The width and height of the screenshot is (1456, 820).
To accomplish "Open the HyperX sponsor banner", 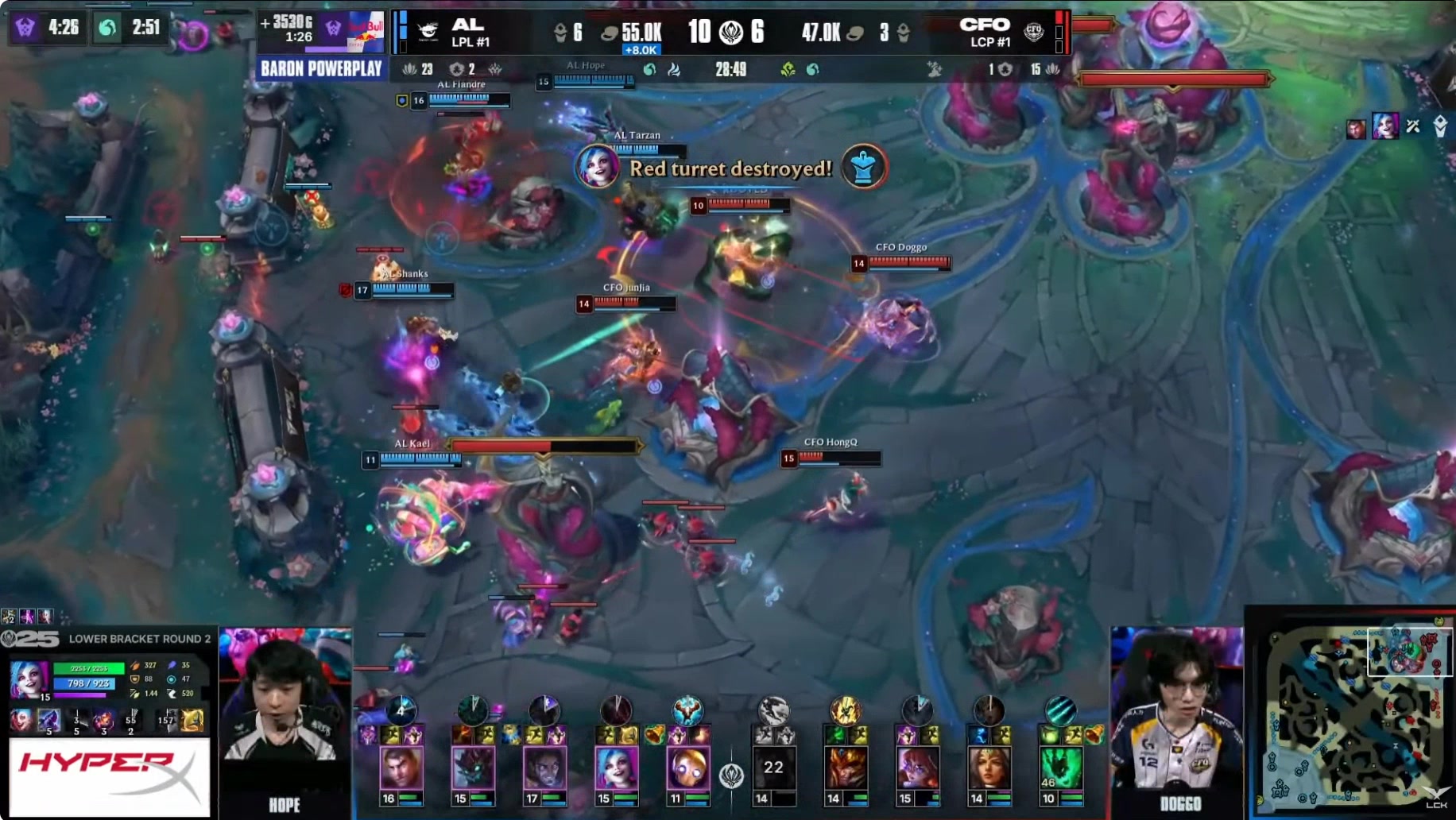I will [109, 776].
